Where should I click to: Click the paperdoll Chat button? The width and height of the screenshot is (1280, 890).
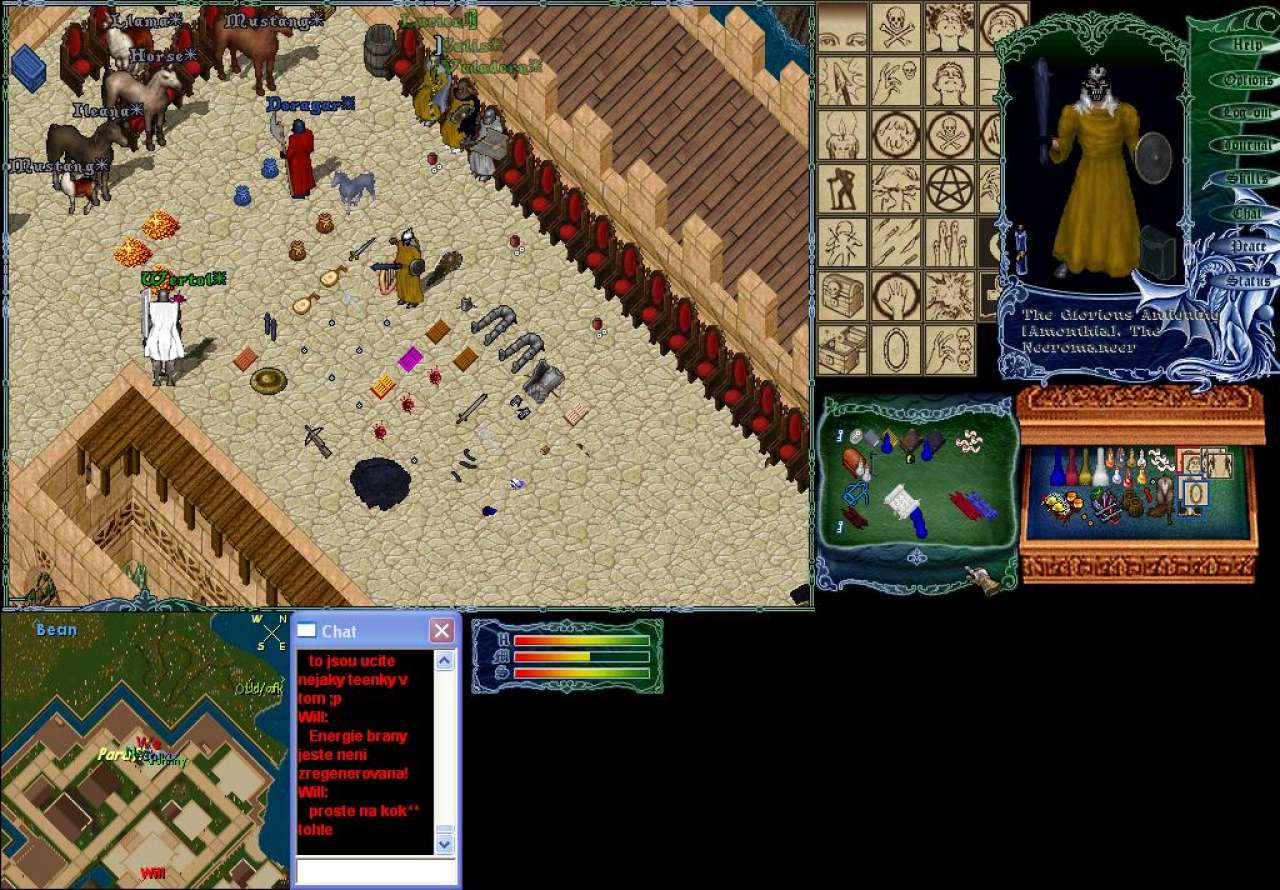1246,213
